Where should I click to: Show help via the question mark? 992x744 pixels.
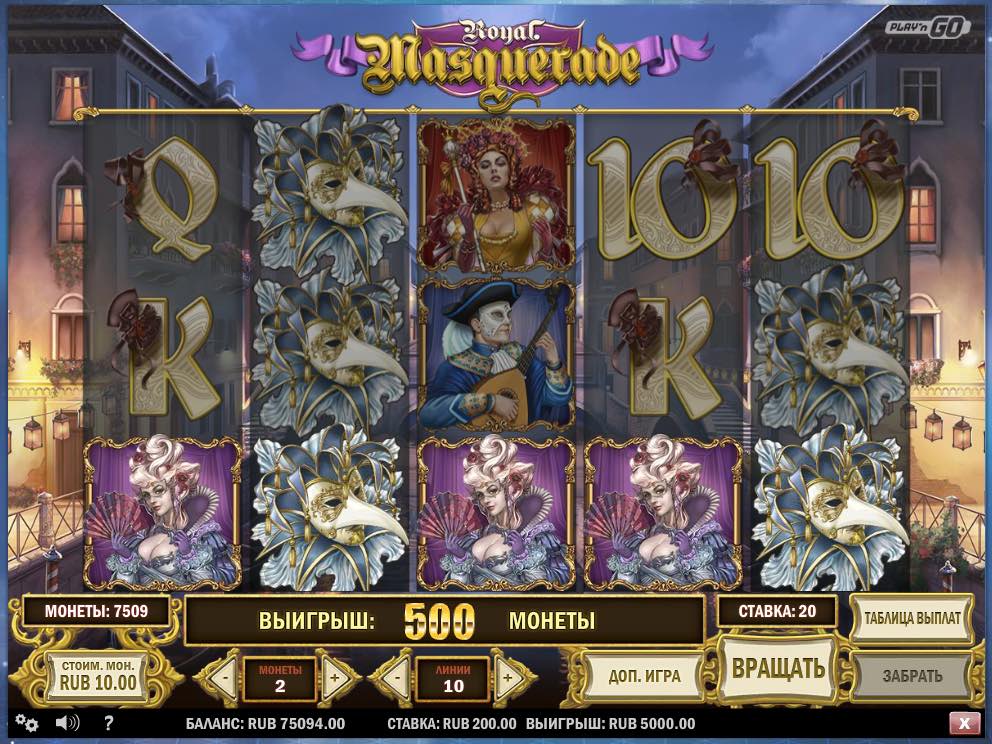108,723
